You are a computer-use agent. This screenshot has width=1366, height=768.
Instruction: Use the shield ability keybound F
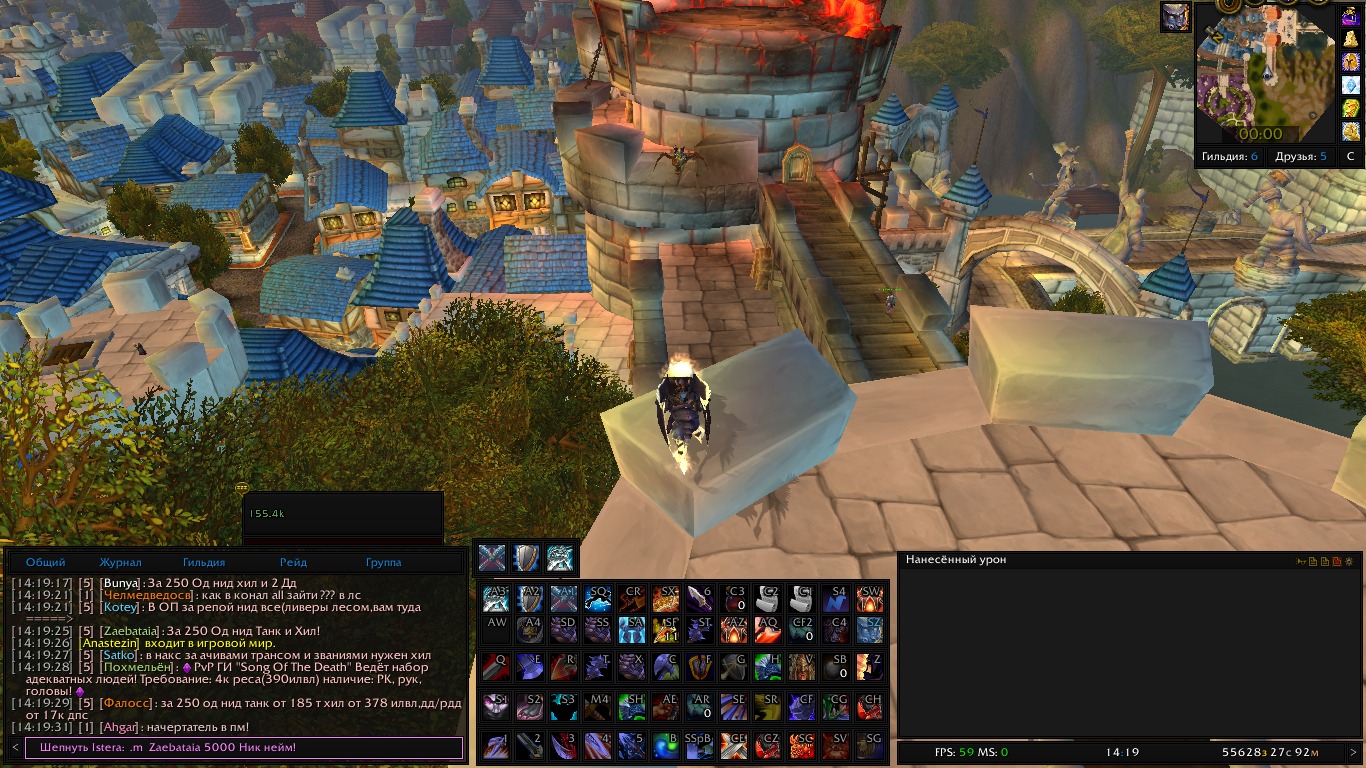tap(700, 665)
